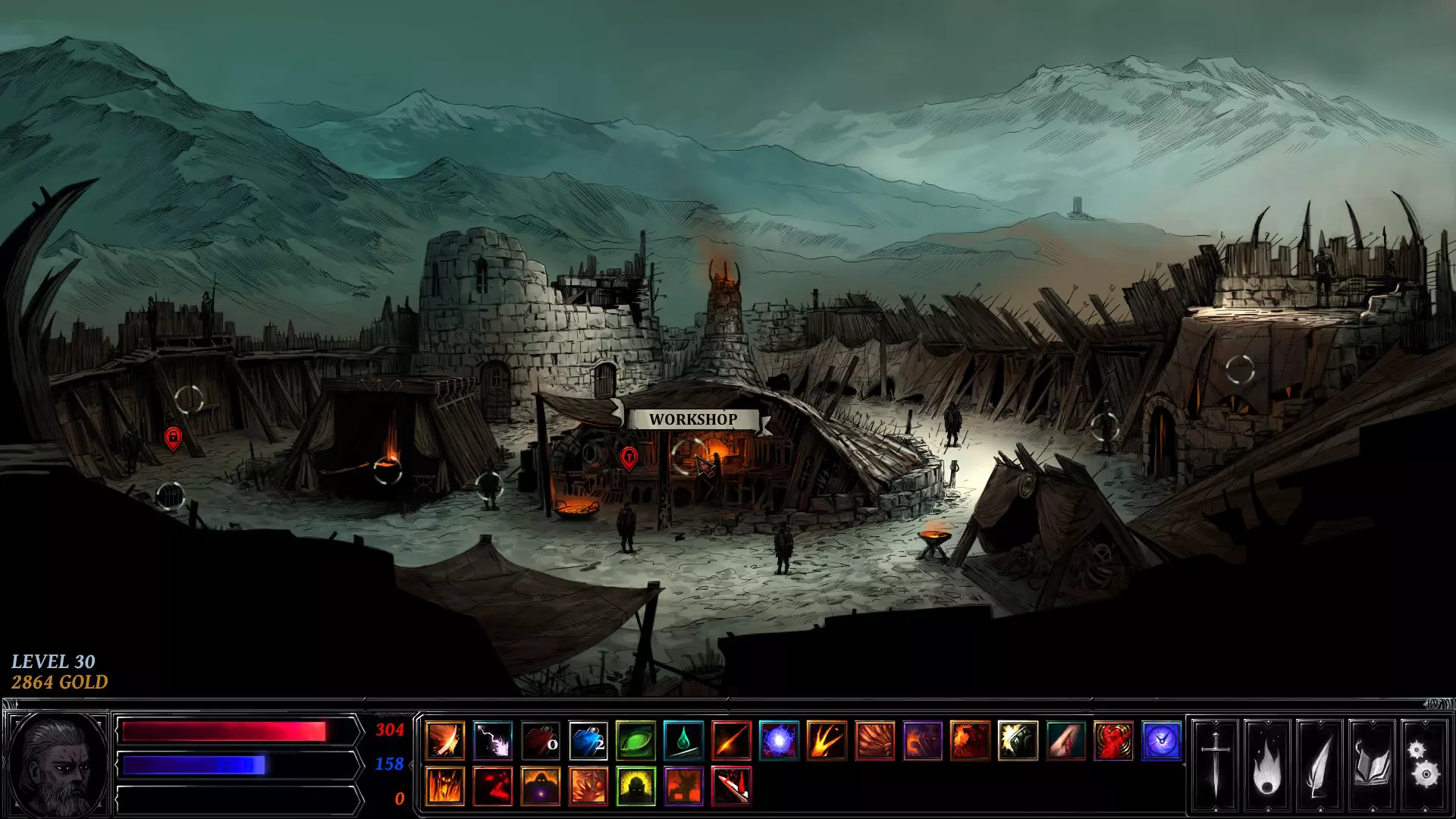1456x819 pixels.
Task: Activate the blue clock skill
Action: 1162,740
